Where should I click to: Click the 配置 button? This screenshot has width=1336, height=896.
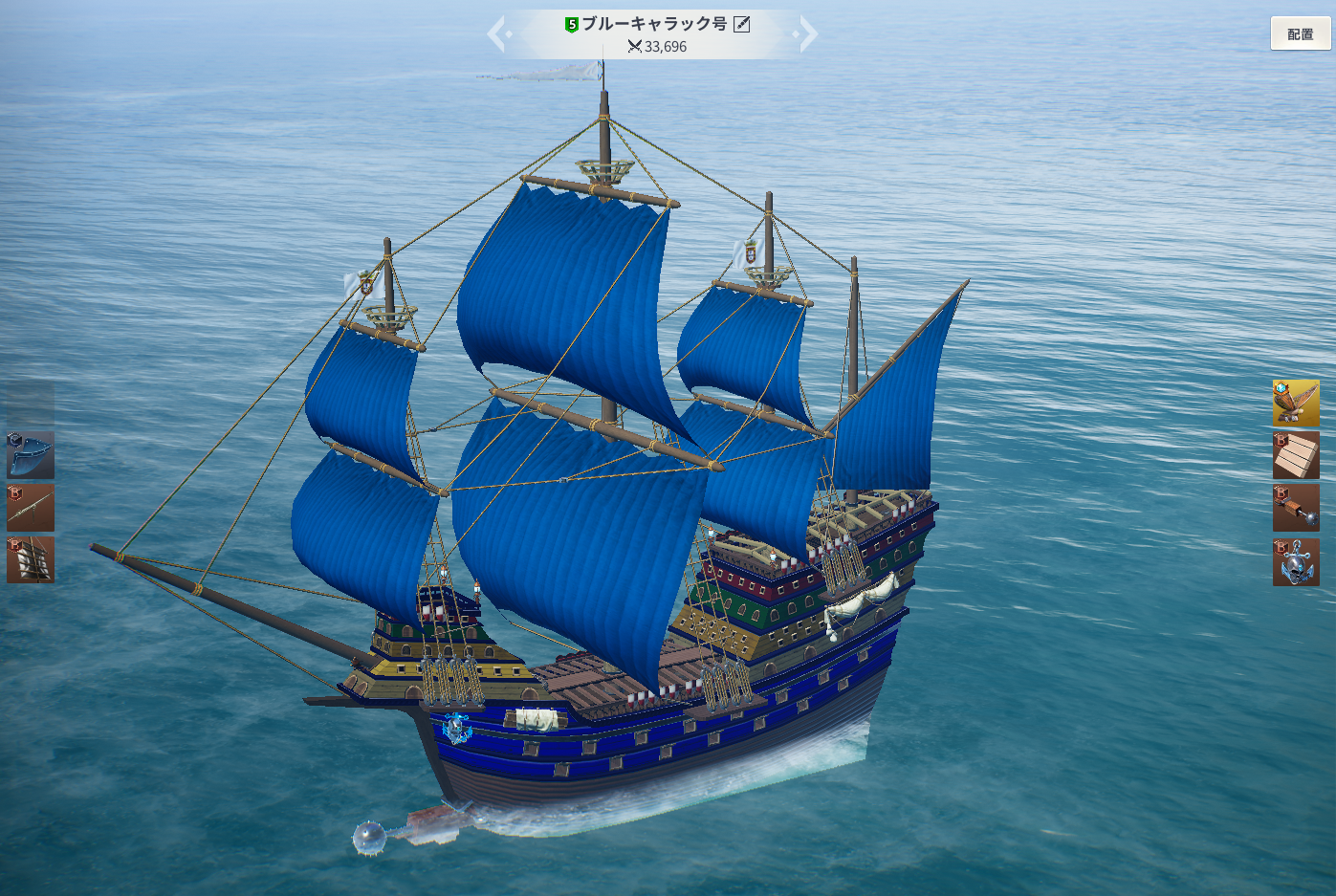(1300, 34)
